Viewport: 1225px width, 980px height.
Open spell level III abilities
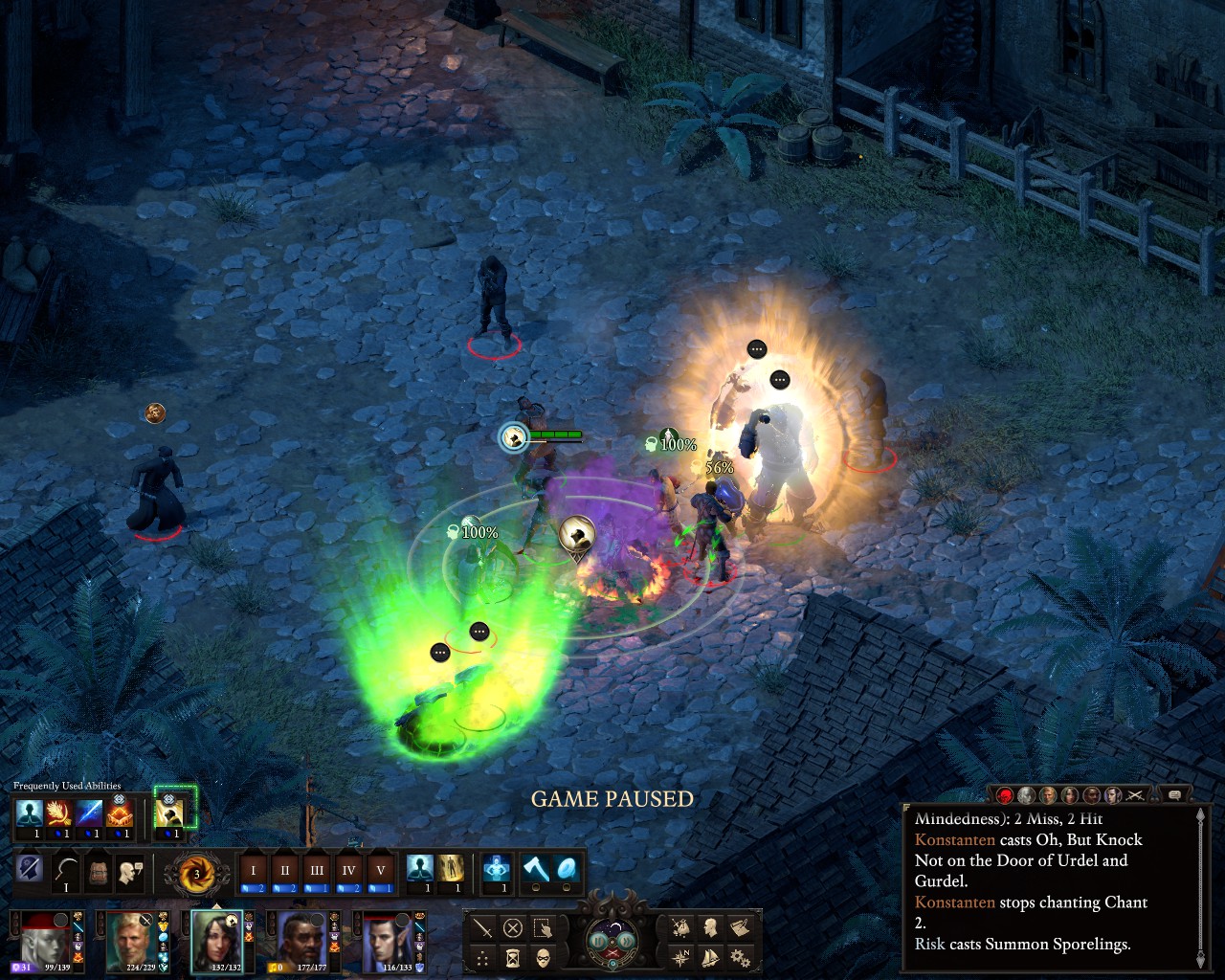pos(317,871)
